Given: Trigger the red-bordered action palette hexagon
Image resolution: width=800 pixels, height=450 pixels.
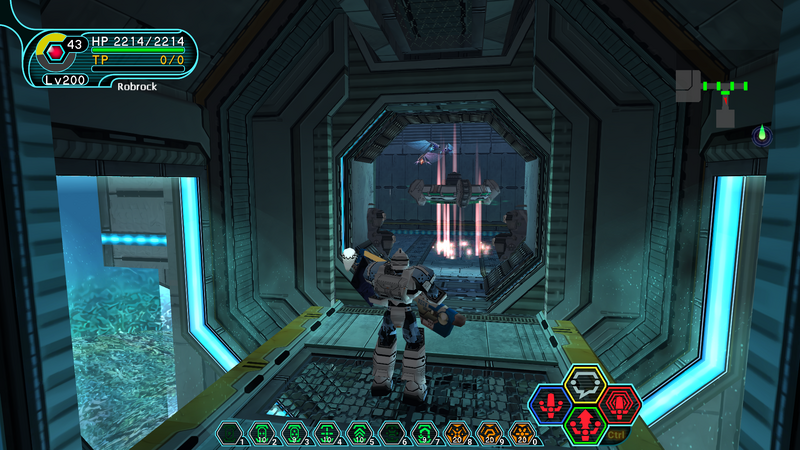Looking at the screenshot, I should click(620, 405).
